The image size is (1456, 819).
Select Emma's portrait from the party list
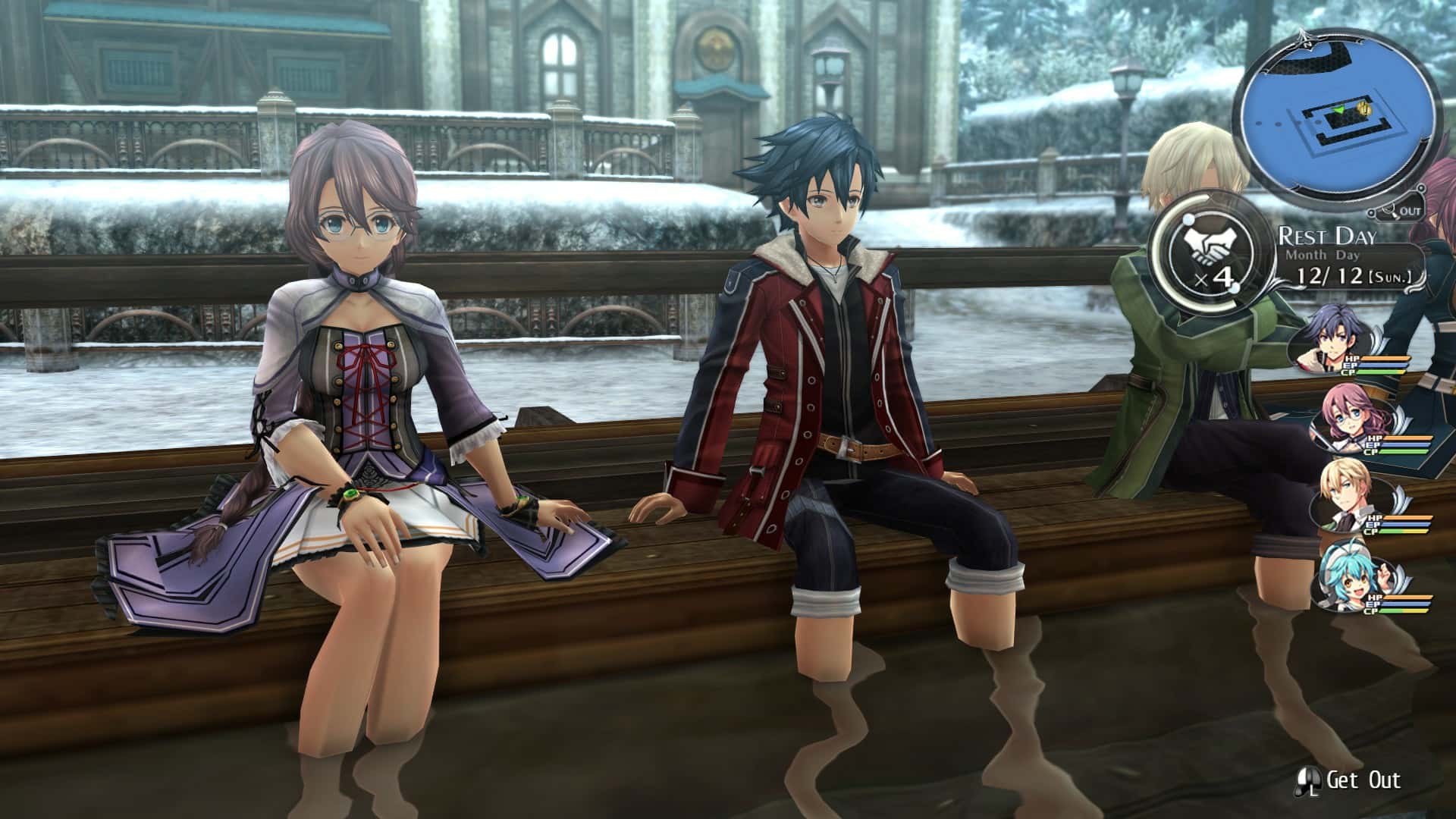click(x=1347, y=414)
